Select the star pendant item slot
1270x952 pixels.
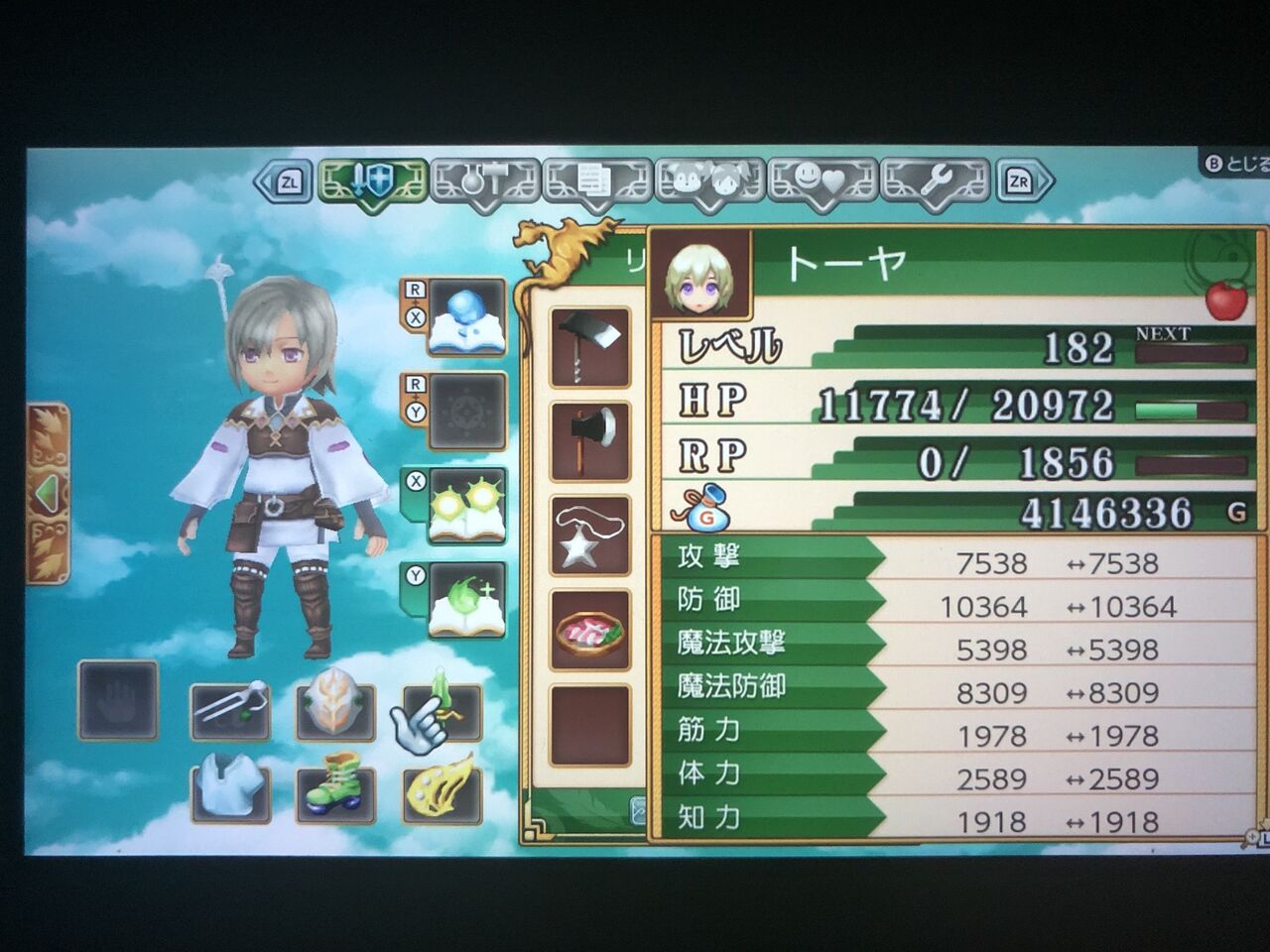point(590,535)
